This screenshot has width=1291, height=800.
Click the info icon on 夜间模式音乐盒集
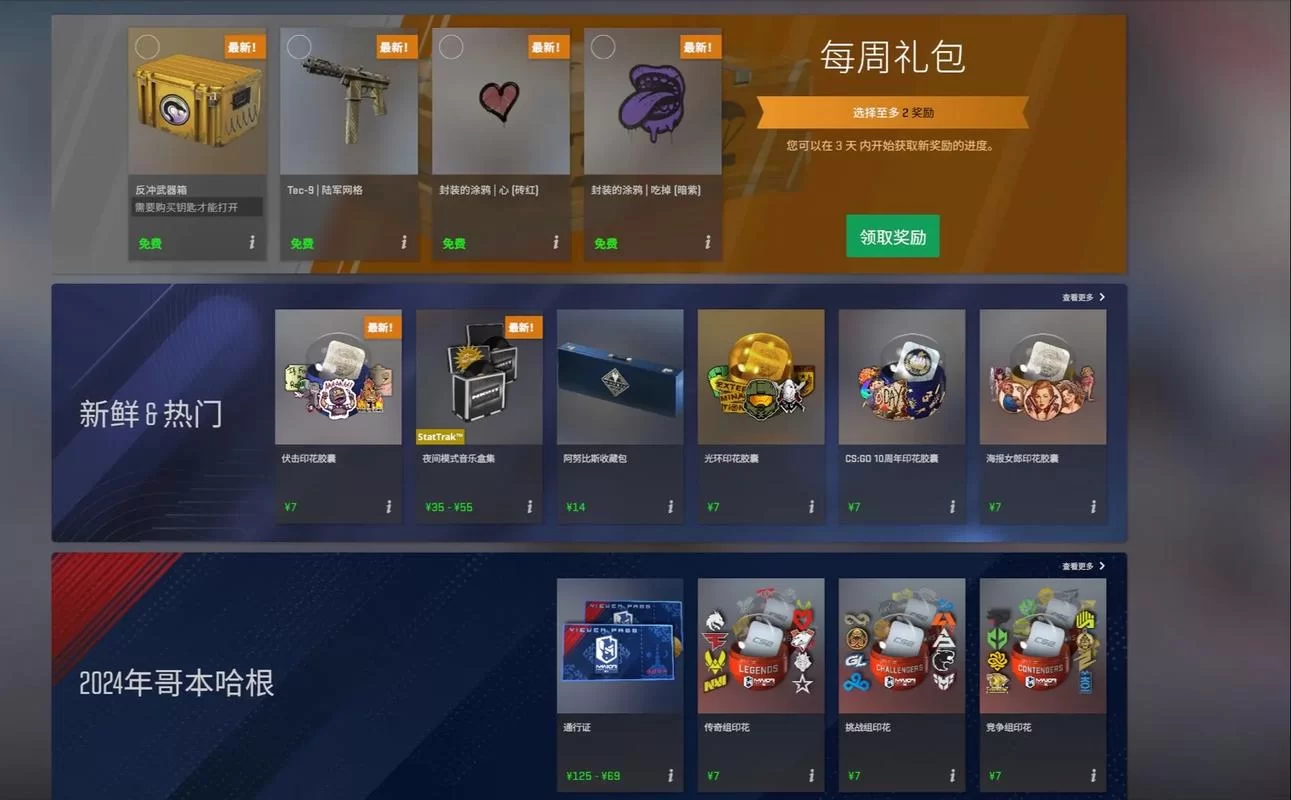click(528, 507)
